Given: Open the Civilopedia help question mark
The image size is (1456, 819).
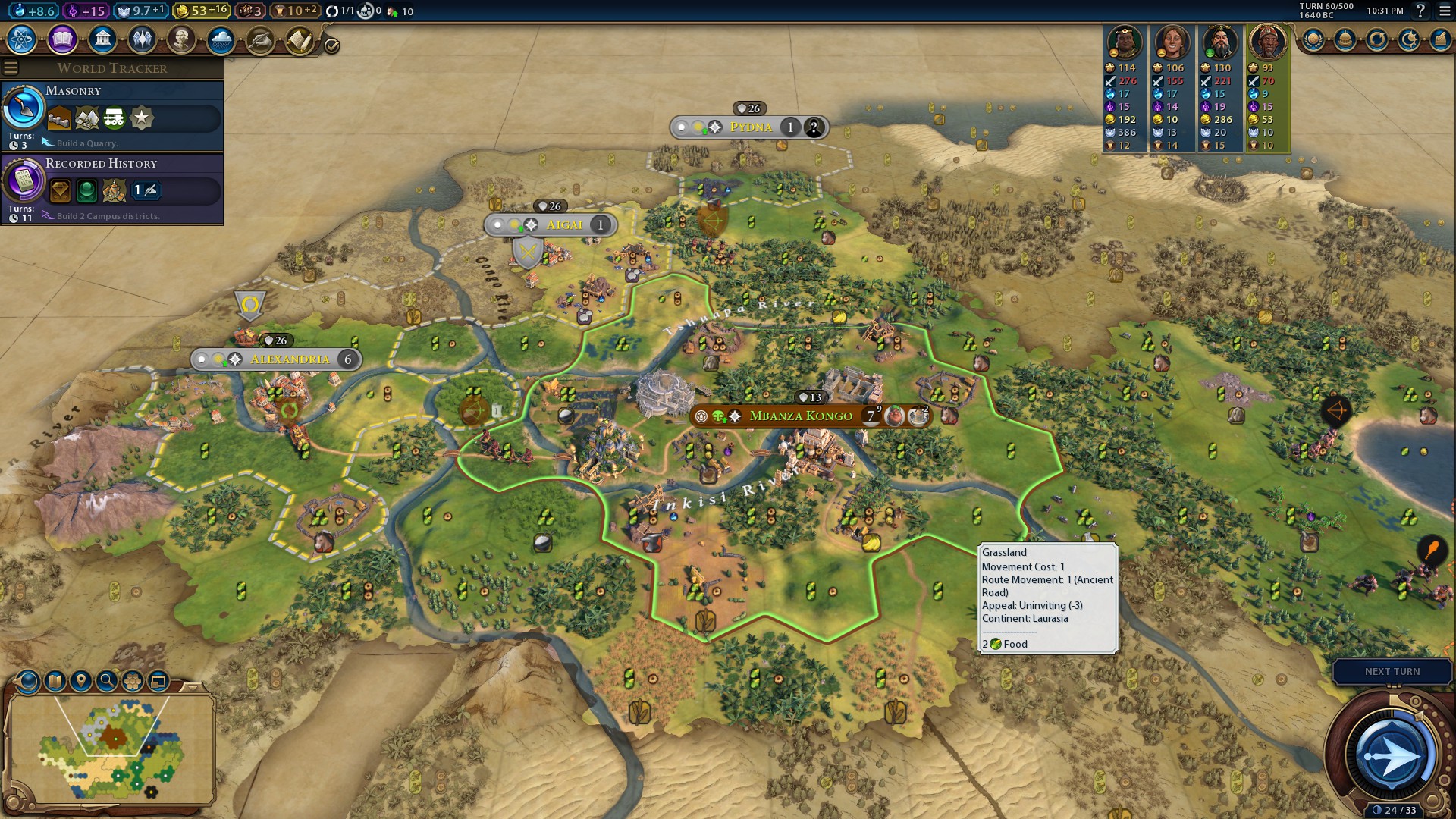Looking at the screenshot, I should 1420,11.
